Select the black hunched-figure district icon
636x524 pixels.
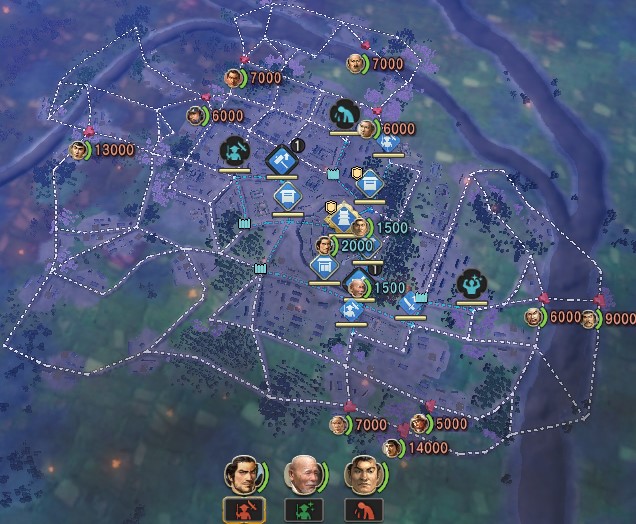pos(344,114)
